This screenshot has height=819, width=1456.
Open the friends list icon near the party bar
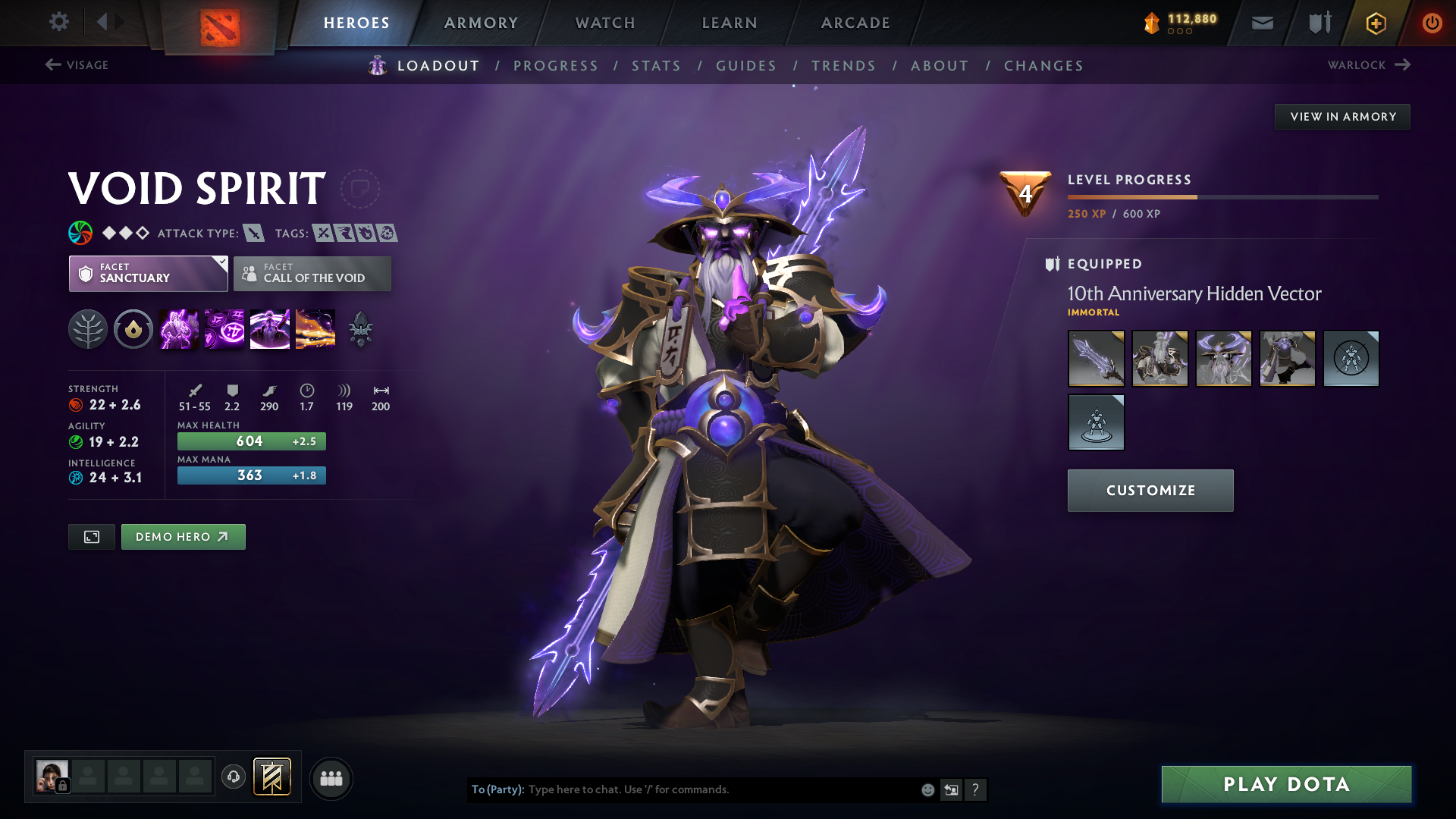click(331, 778)
